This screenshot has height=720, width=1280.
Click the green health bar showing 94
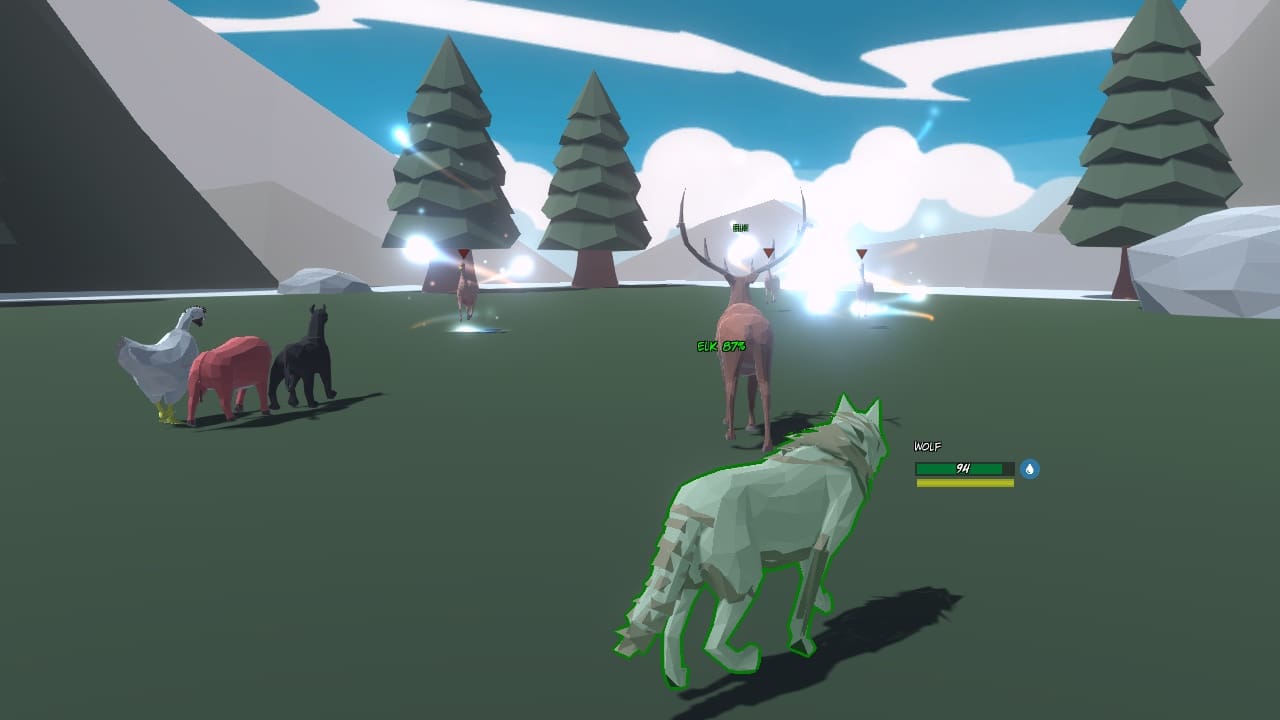point(962,466)
